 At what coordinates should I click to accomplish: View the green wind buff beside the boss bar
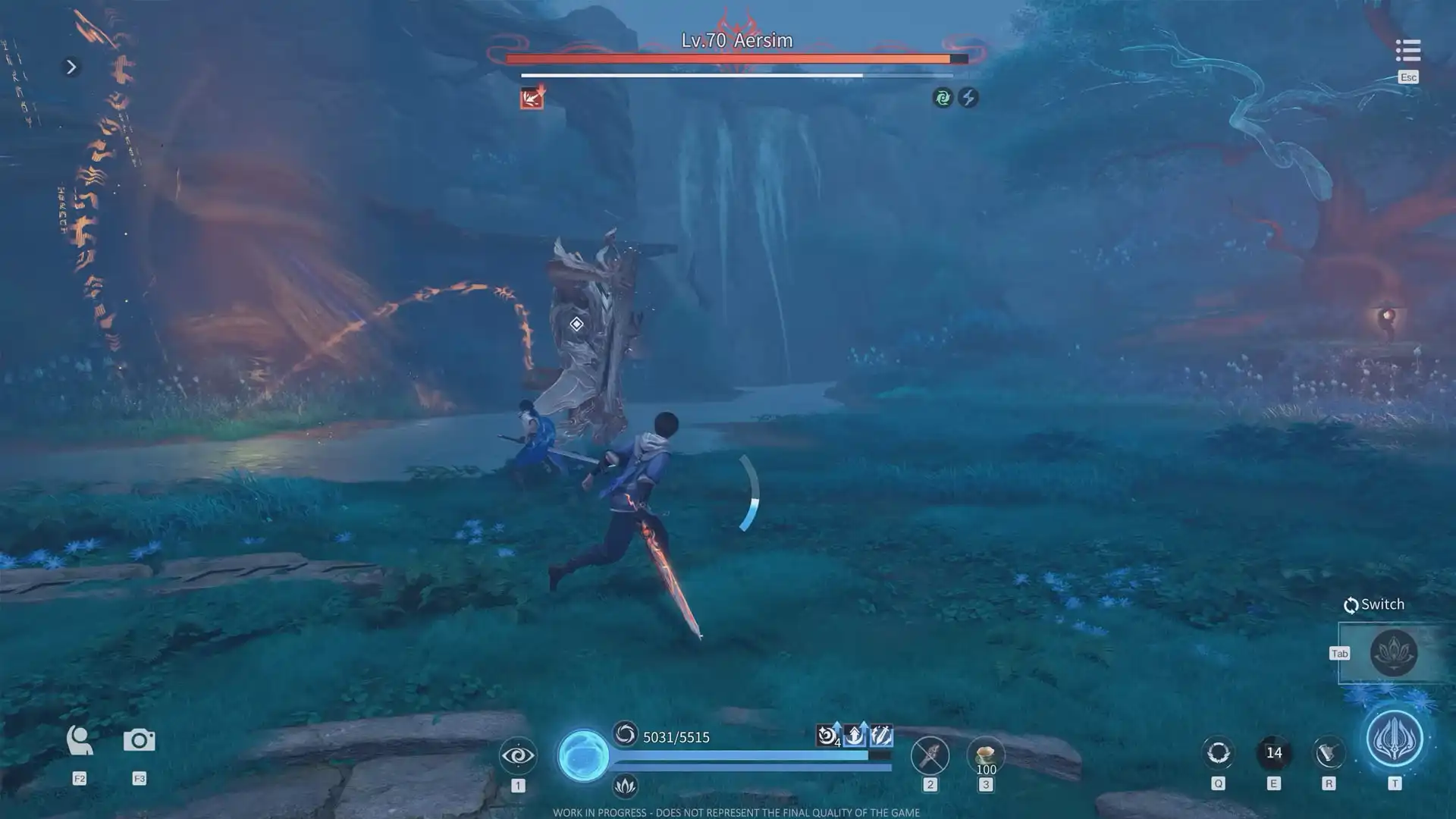(x=941, y=98)
